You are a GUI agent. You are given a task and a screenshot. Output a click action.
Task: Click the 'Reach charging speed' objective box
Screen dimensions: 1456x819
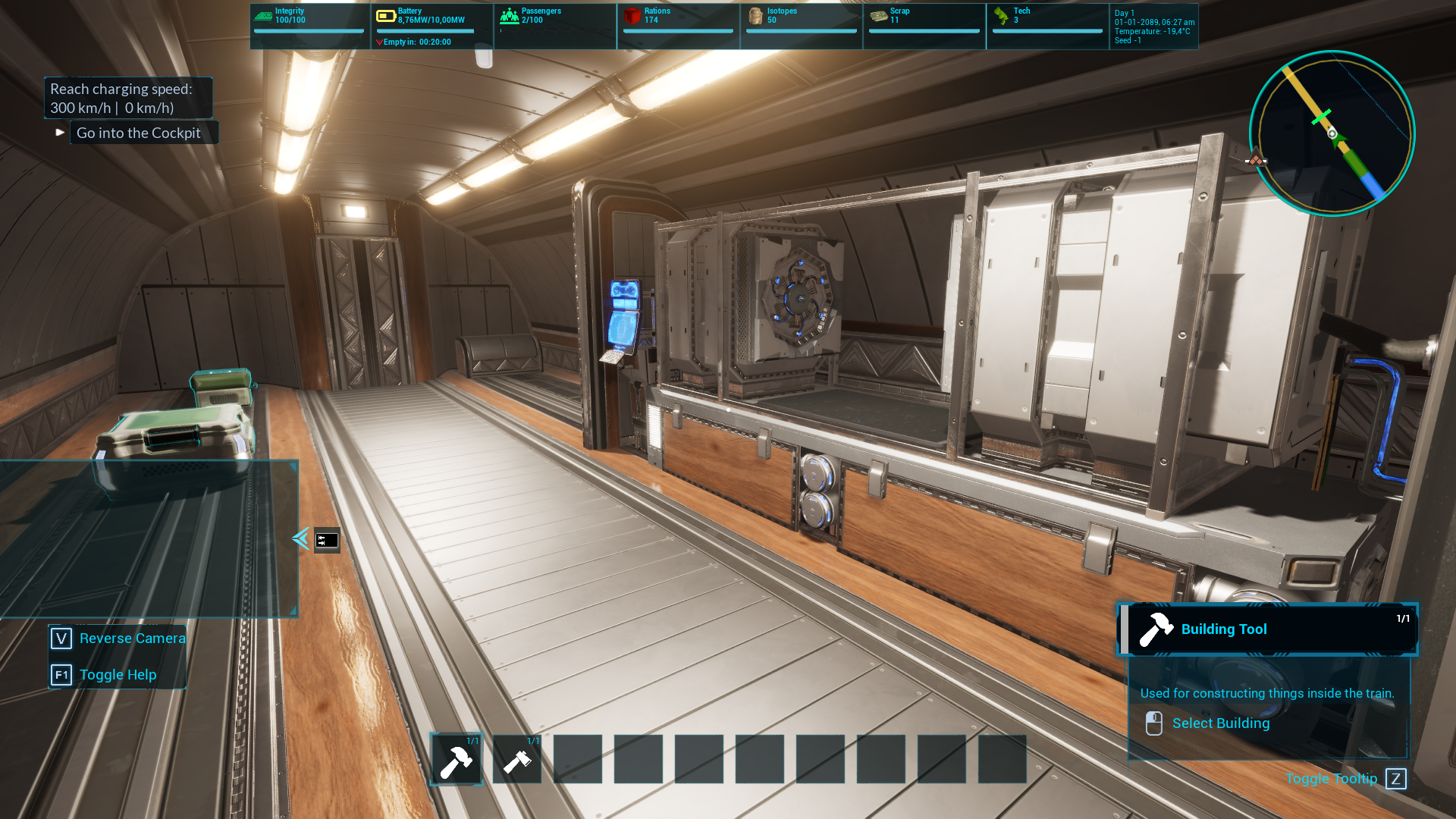[128, 99]
